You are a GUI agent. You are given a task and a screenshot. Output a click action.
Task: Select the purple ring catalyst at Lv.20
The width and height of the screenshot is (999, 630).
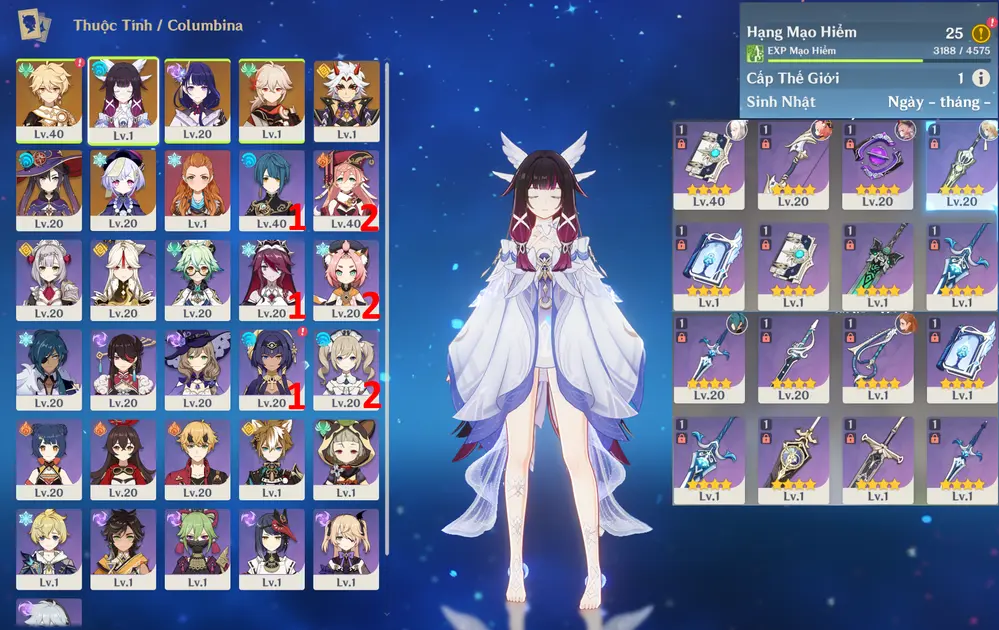click(877, 158)
